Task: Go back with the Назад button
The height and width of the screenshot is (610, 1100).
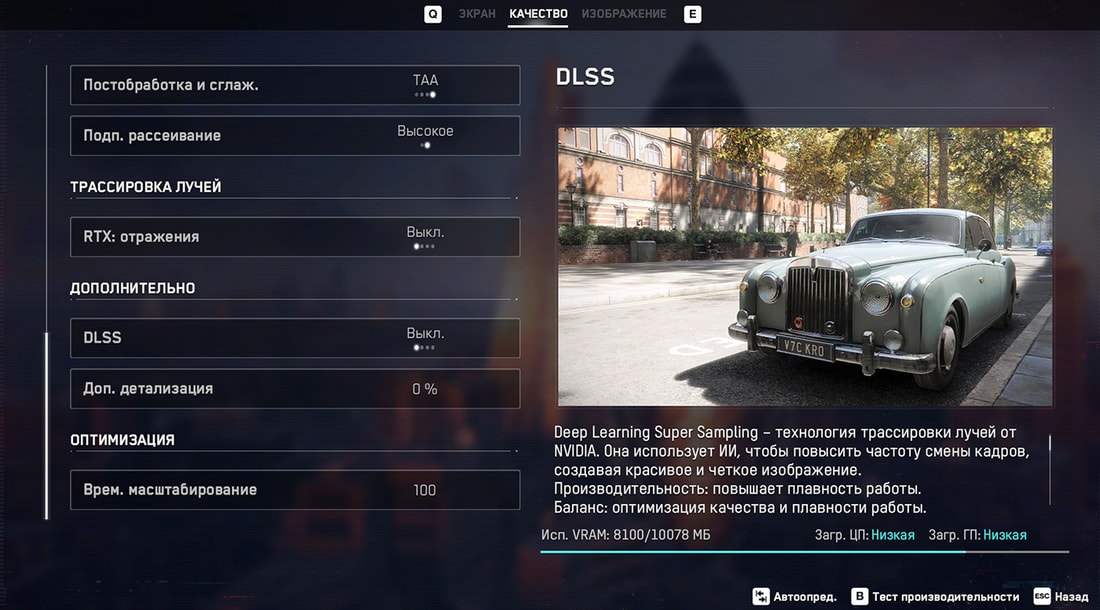Action: [1061, 597]
